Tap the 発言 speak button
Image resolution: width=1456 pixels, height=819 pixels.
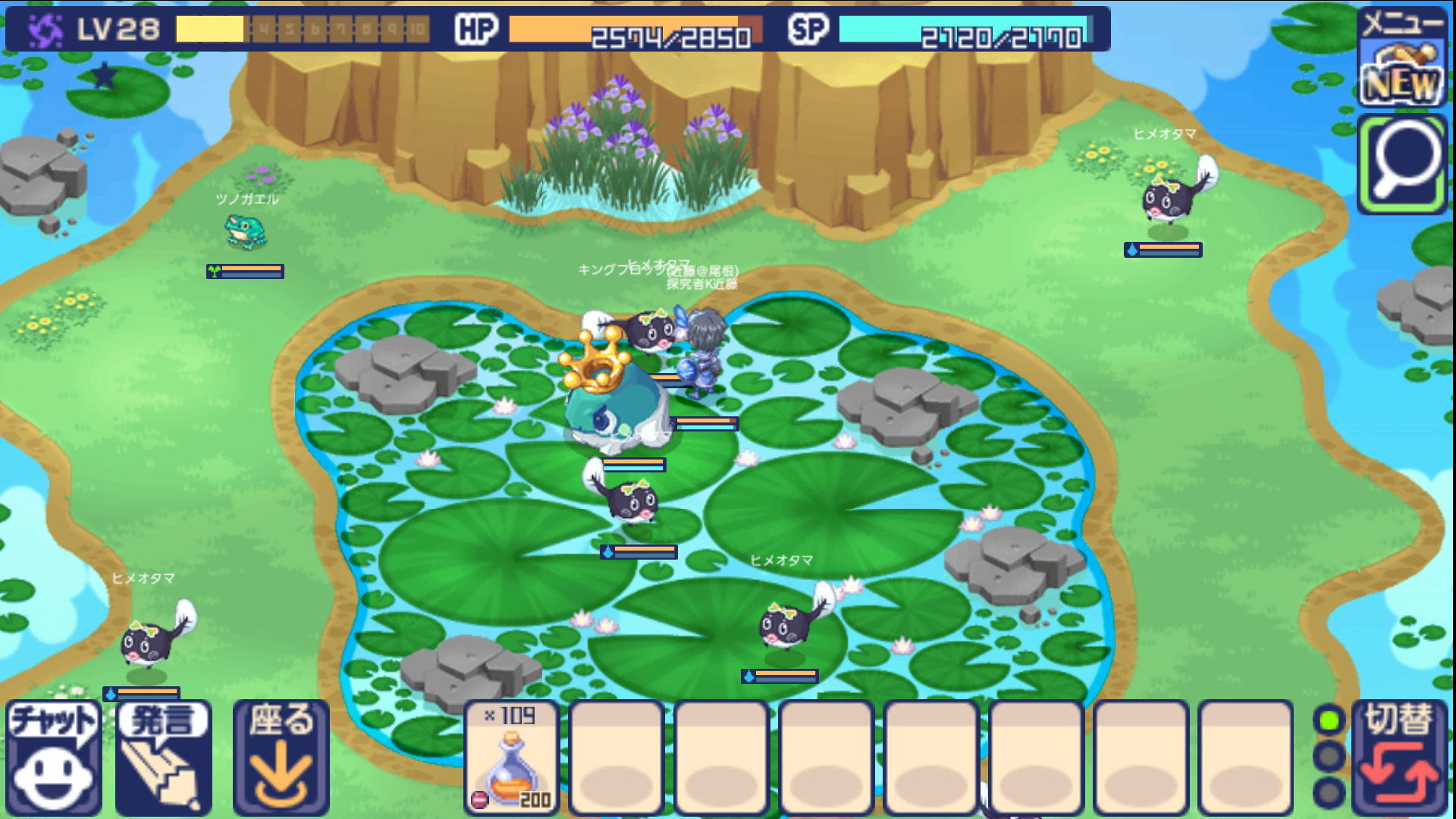point(164,757)
